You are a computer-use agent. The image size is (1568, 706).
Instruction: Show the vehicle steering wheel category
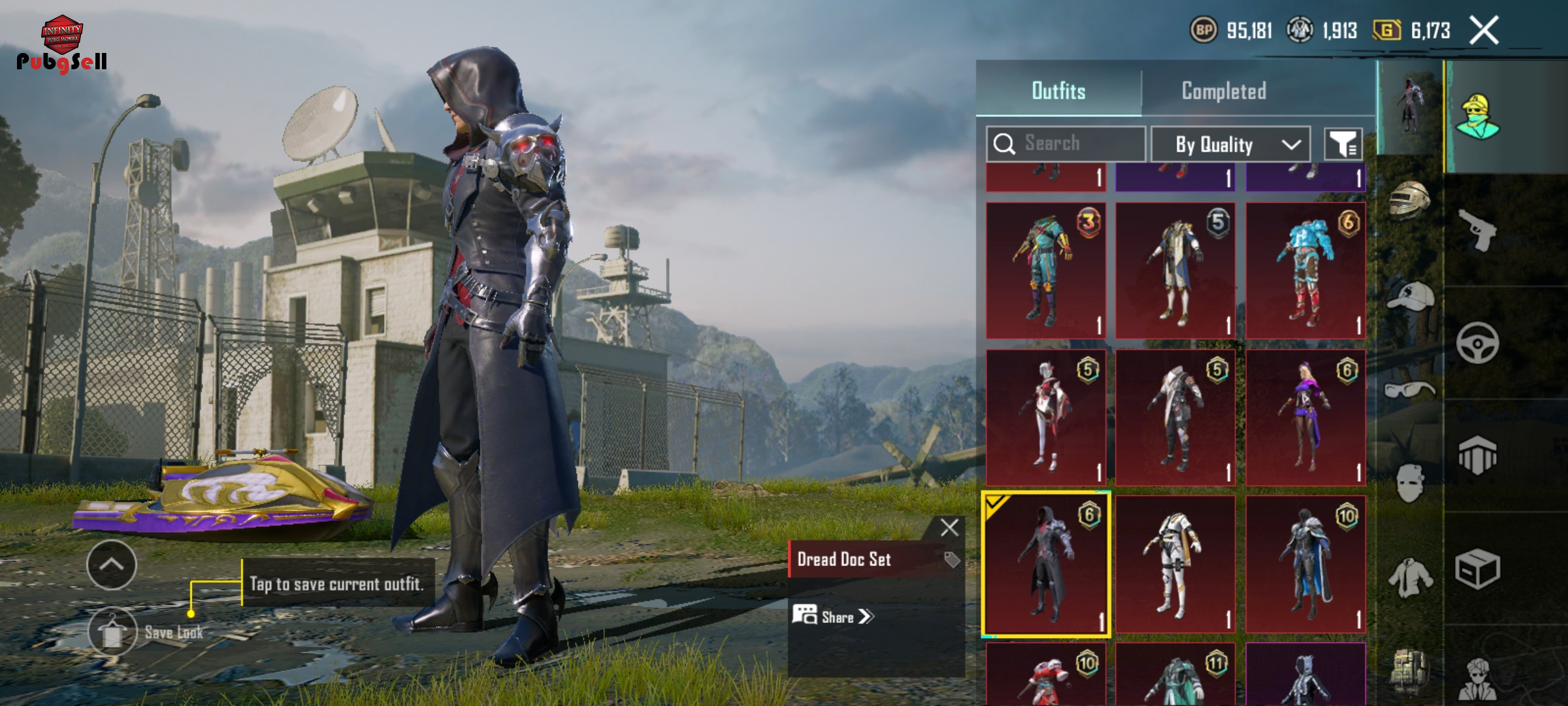pyautogui.click(x=1477, y=343)
